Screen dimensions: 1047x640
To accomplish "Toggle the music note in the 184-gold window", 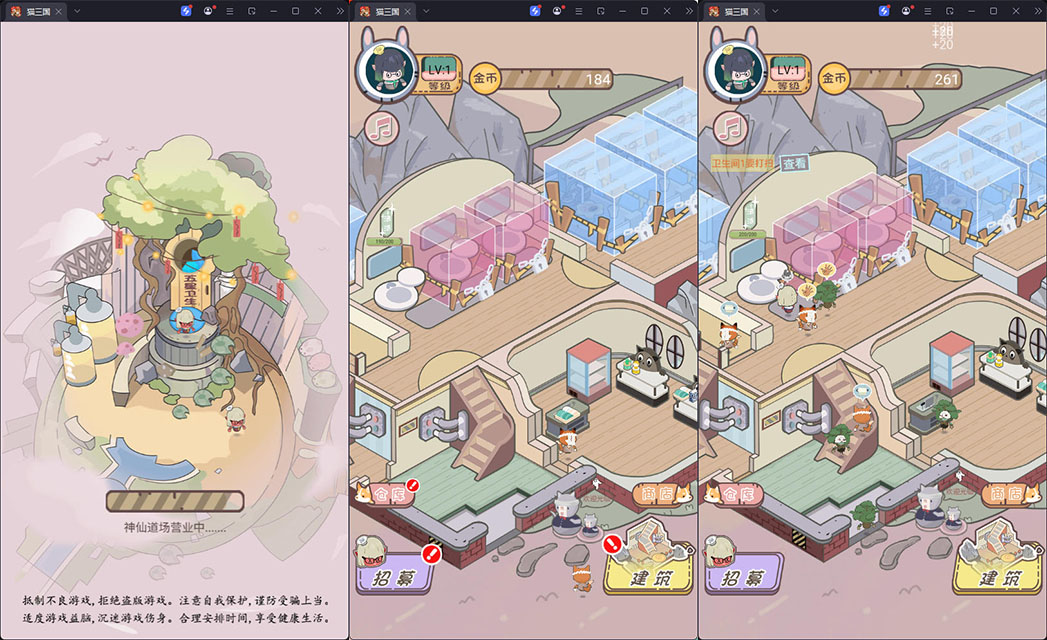I will 381,126.
